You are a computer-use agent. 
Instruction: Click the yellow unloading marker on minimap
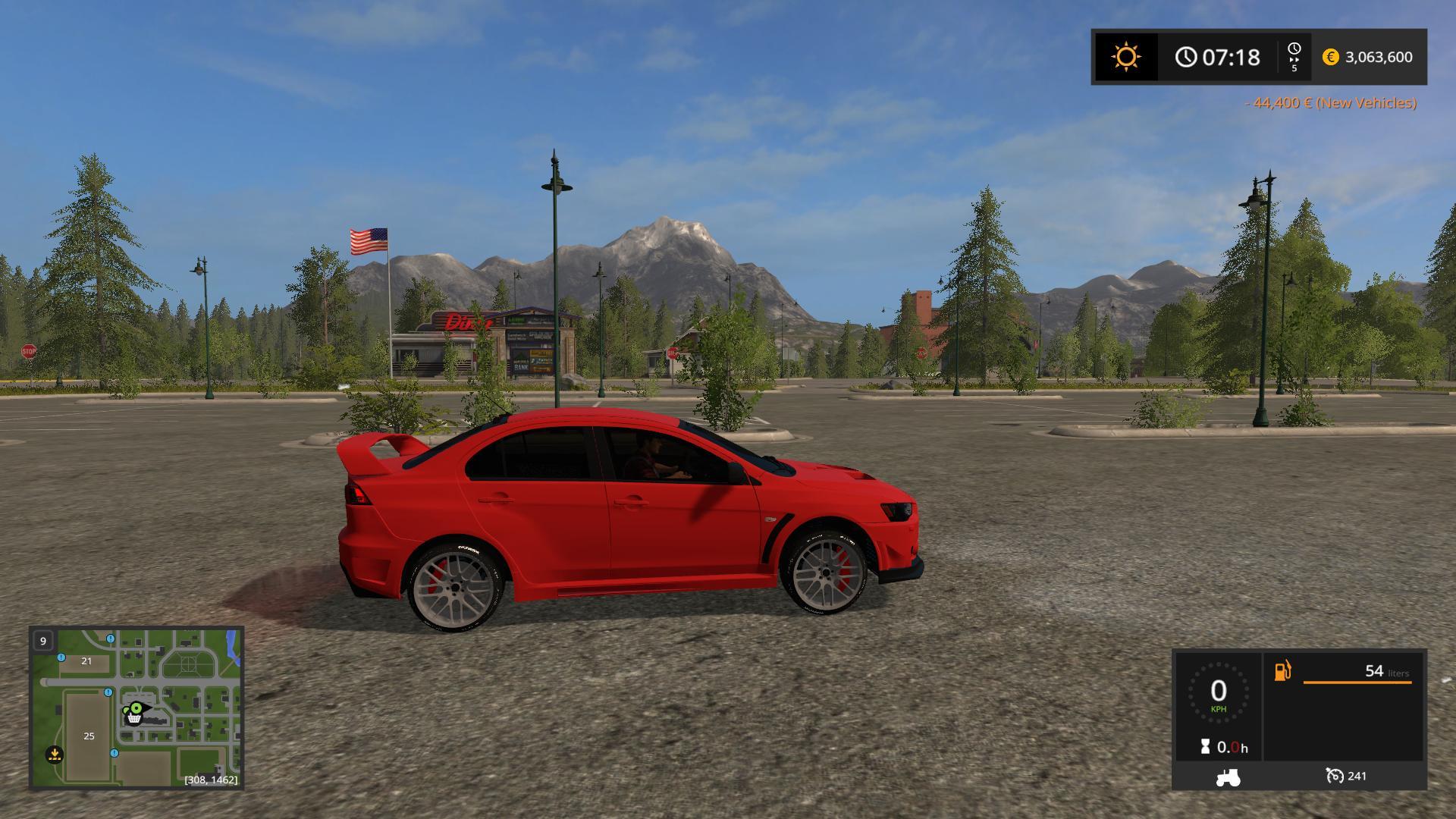tap(54, 754)
